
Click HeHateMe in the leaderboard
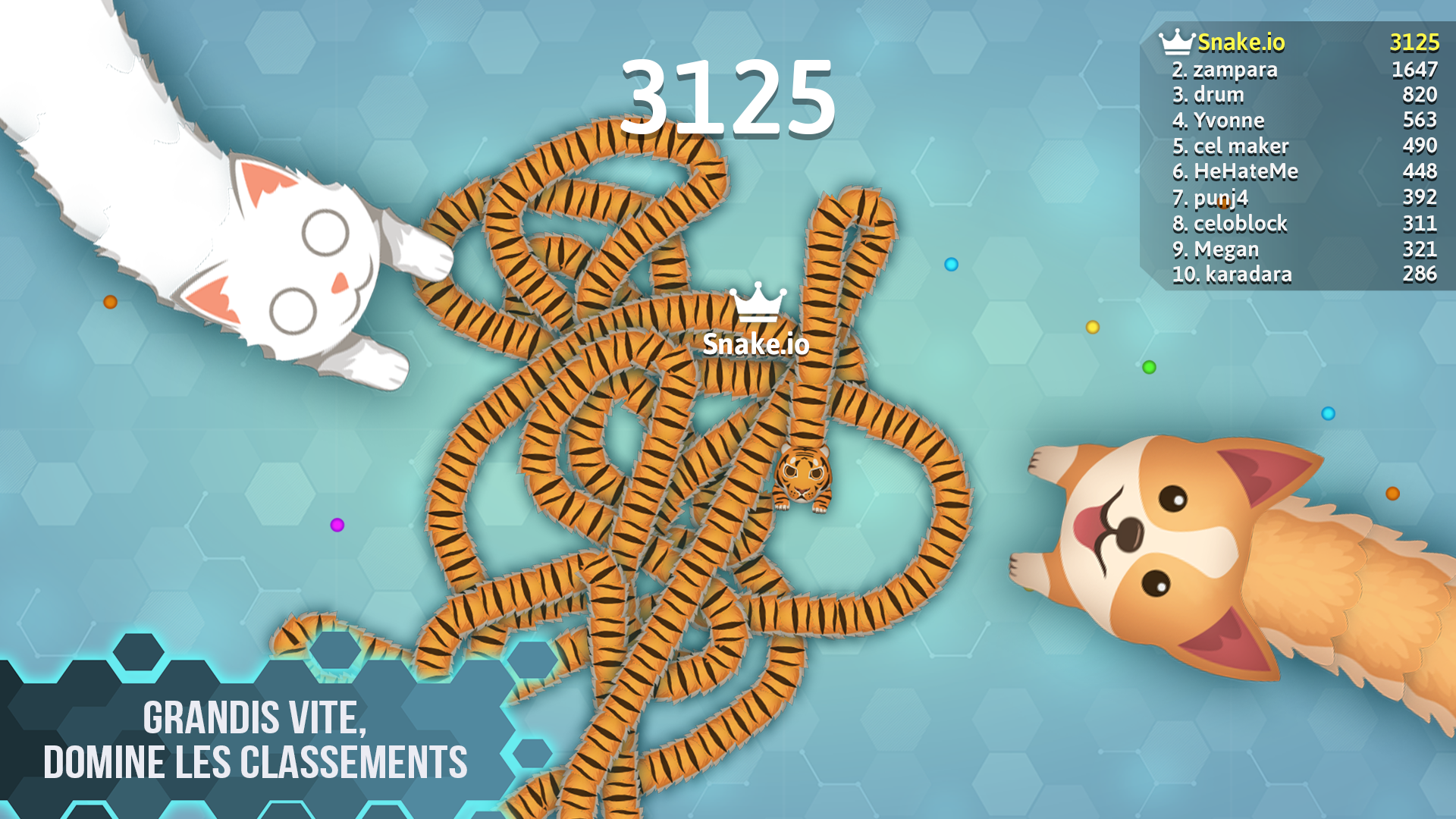[1235, 172]
